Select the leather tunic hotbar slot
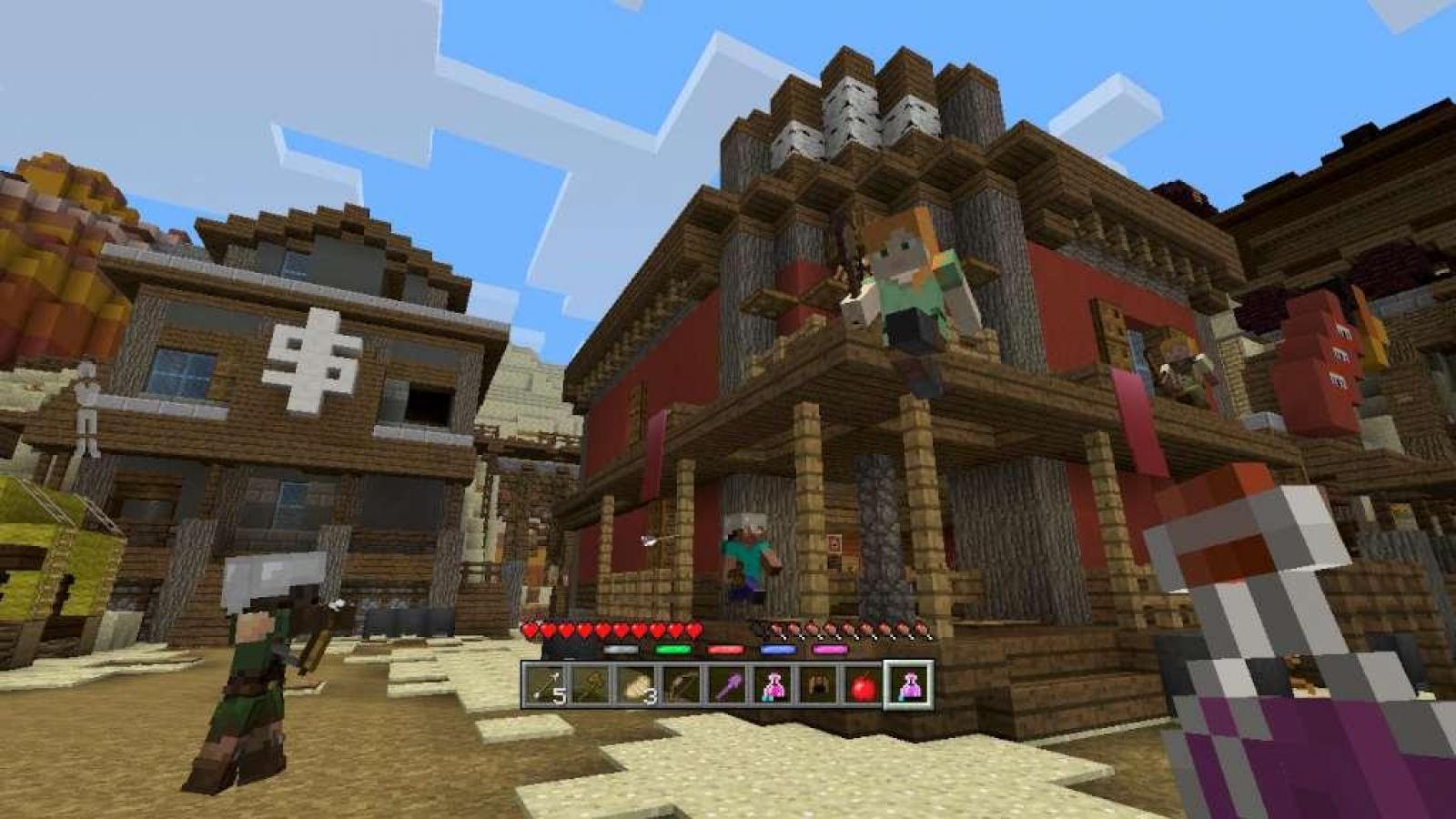1456x819 pixels. (818, 684)
